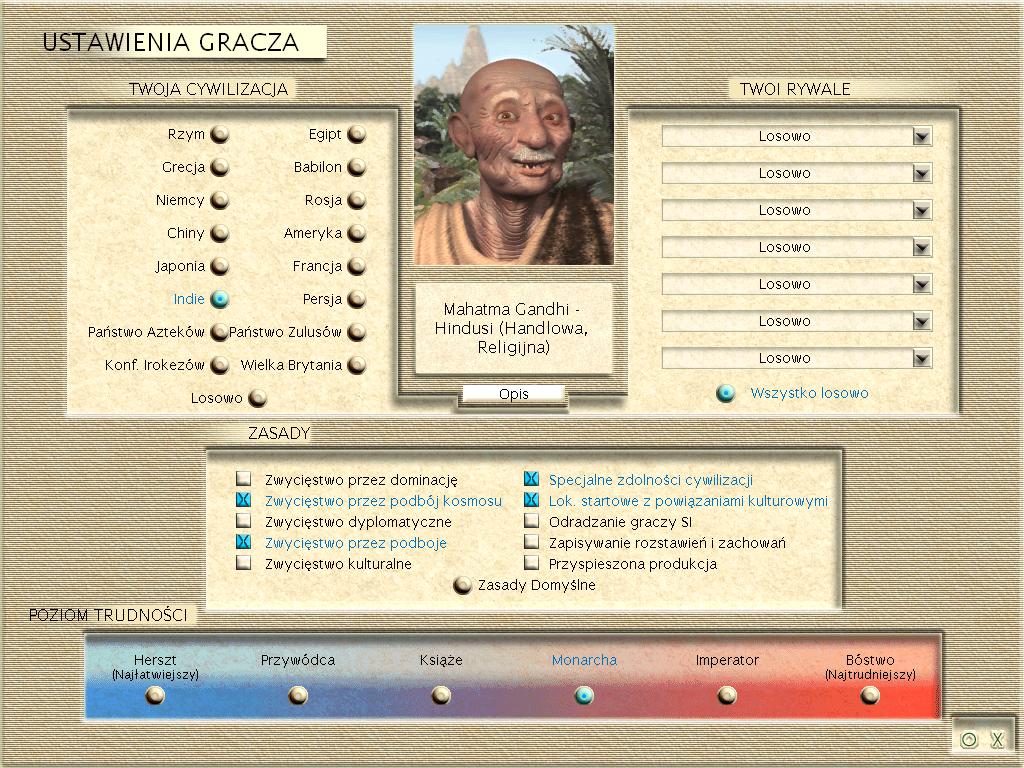Viewport: 1024px width, 768px height.
Task: Select Wielka Brytania civilization
Action: coord(356,365)
